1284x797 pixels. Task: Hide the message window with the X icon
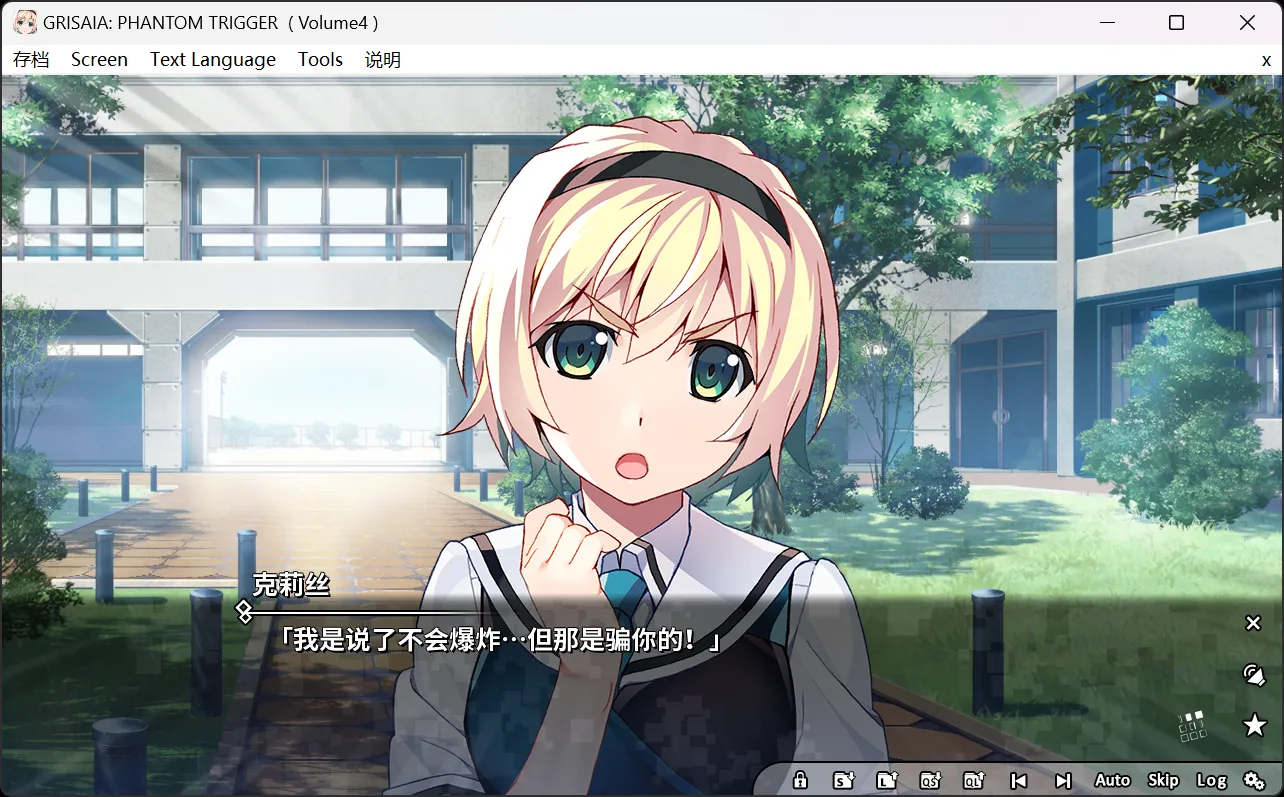(1253, 623)
